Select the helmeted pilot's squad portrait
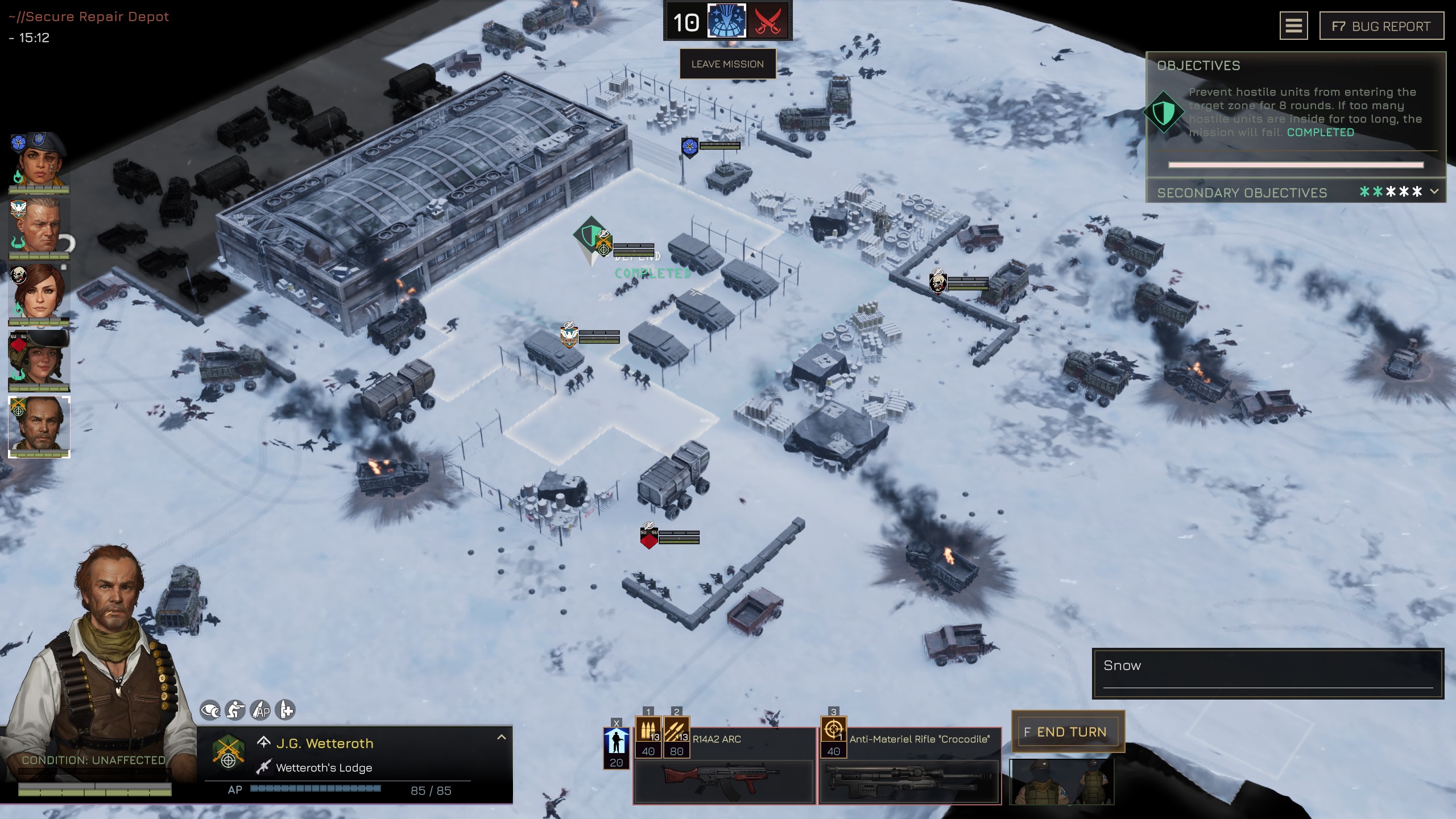The image size is (1456, 819). pyautogui.click(x=39, y=359)
